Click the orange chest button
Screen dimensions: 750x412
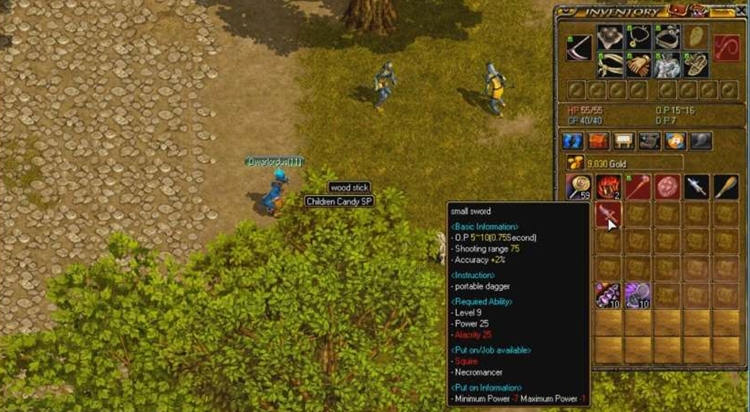[x=598, y=140]
